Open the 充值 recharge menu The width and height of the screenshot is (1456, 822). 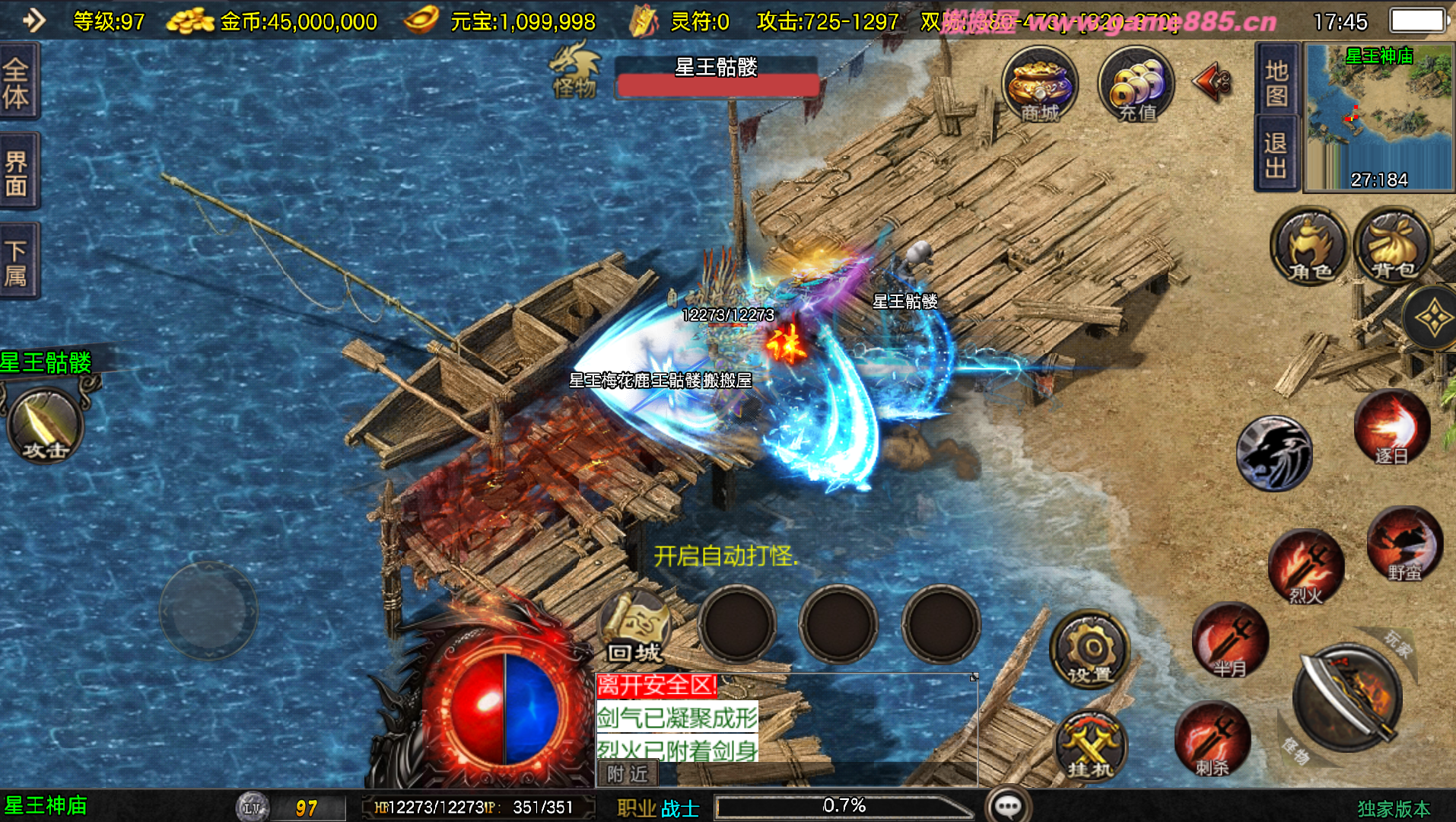pos(1136,85)
